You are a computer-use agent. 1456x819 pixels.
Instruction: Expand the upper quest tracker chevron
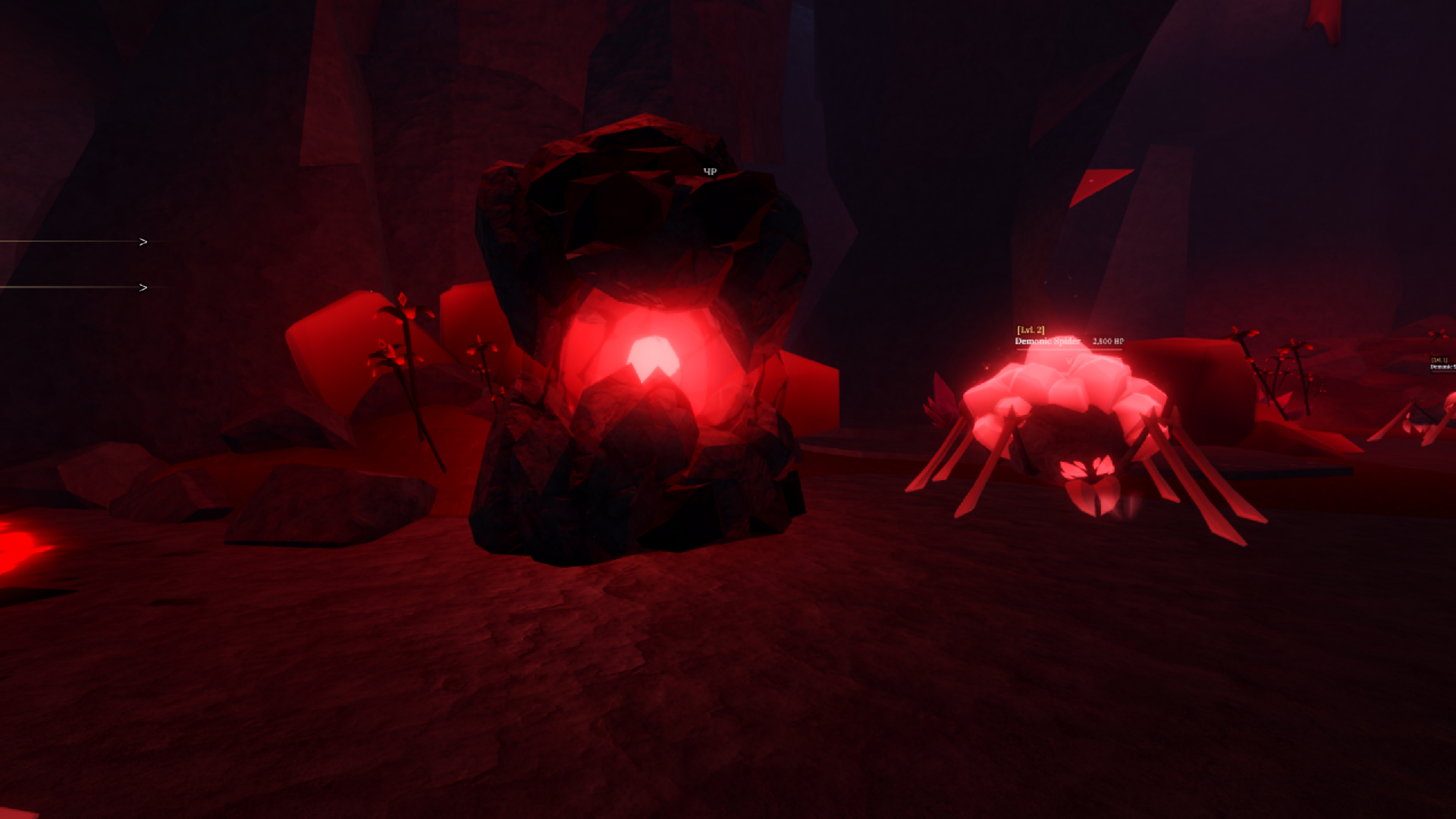(142, 240)
